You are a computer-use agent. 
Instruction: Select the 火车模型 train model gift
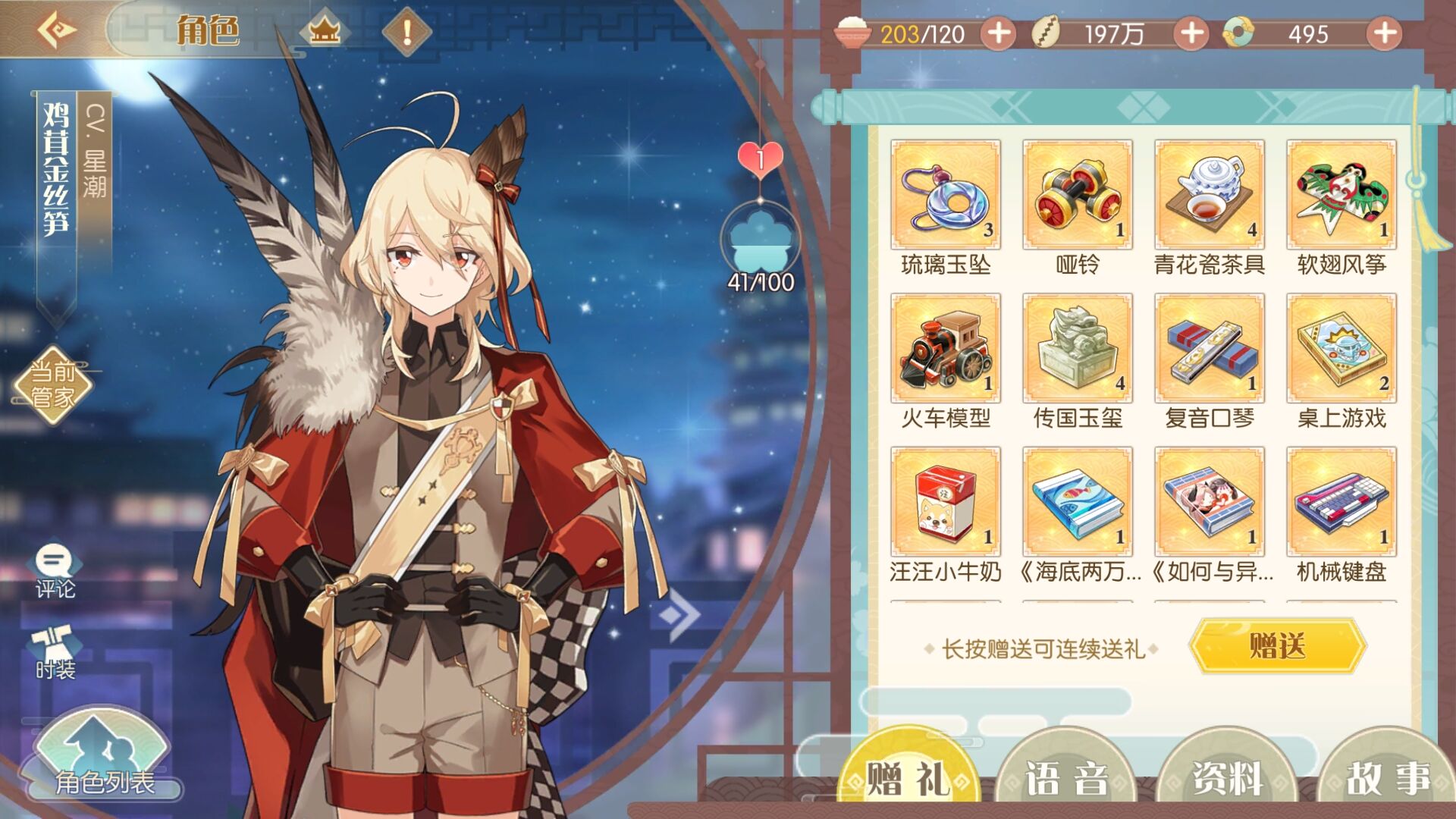click(x=945, y=349)
